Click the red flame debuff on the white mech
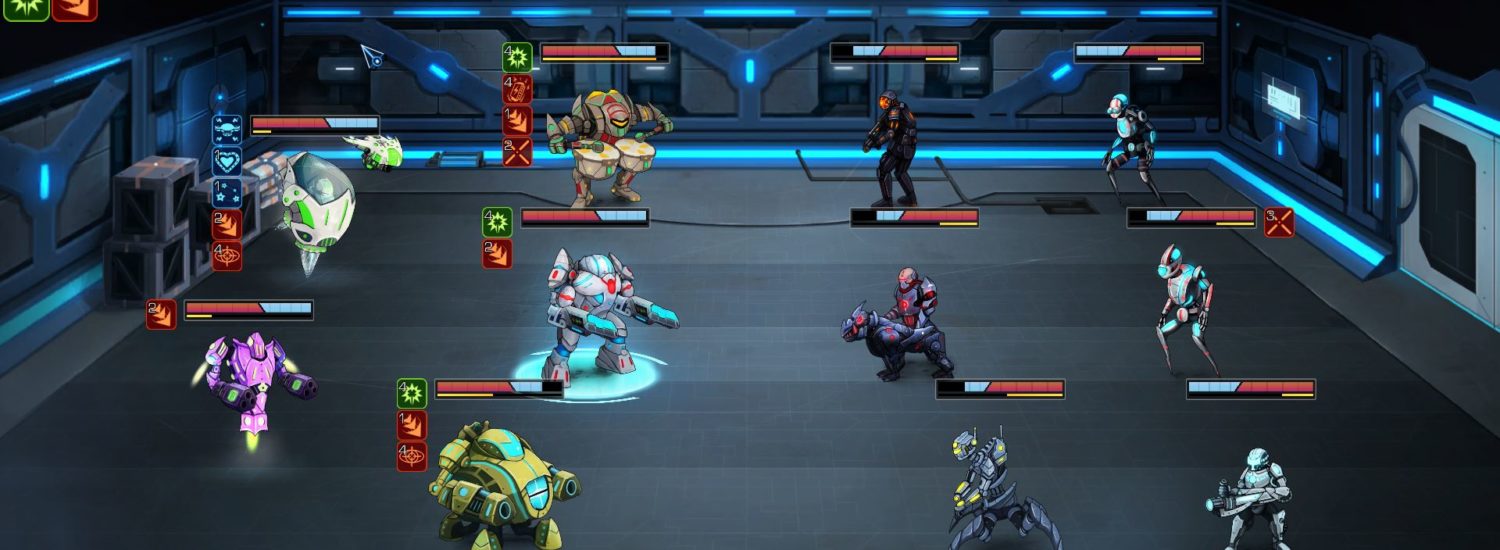 pos(497,254)
